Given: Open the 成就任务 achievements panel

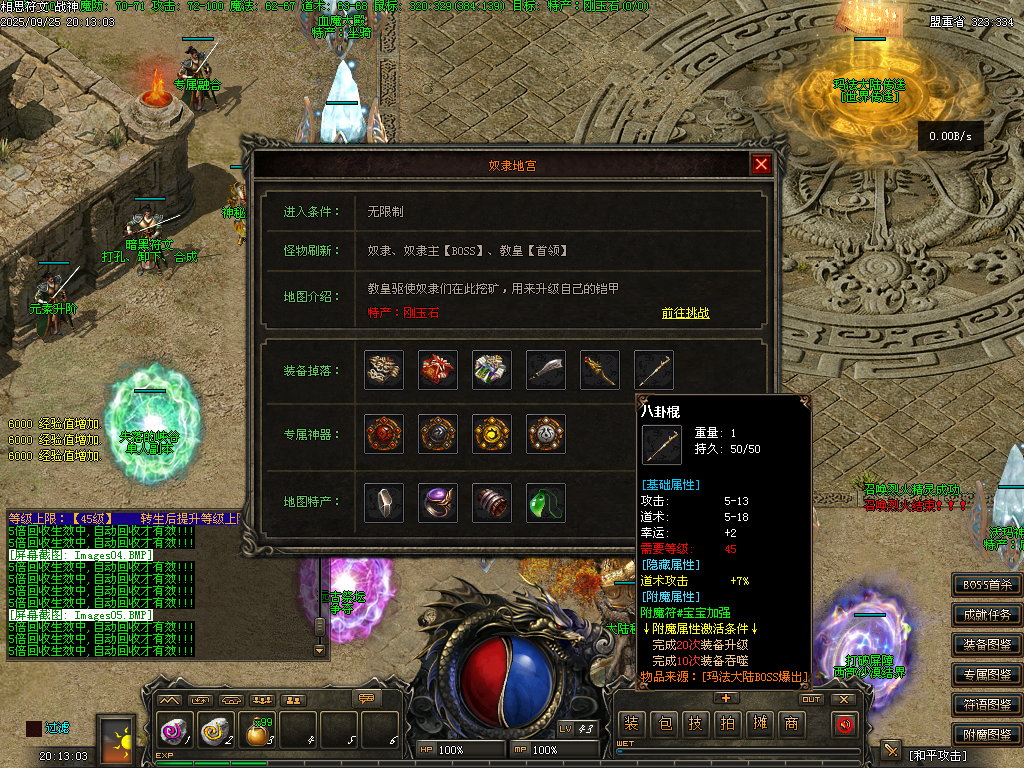Looking at the screenshot, I should point(987,615).
